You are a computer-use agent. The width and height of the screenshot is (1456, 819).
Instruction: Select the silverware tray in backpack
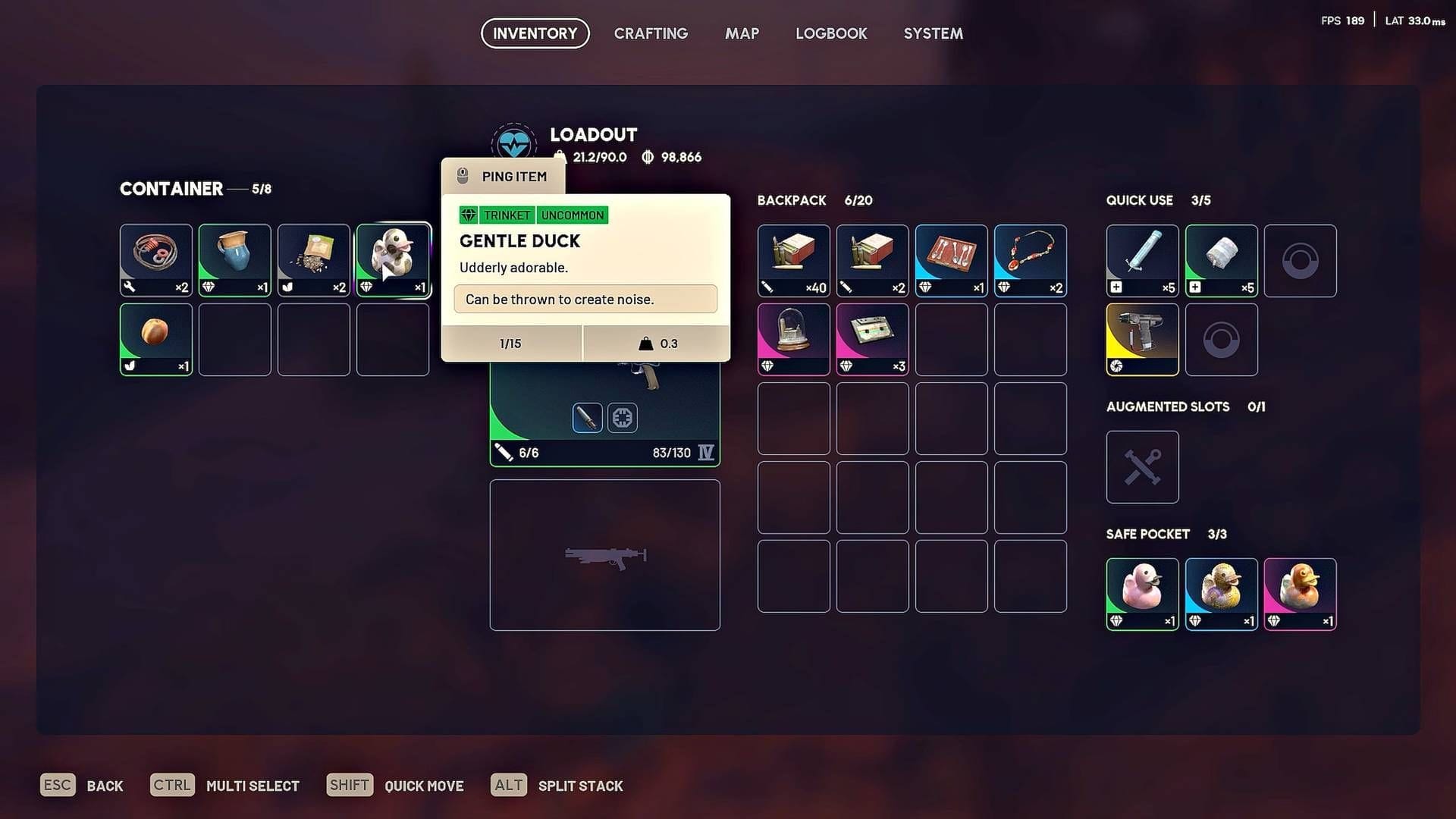951,259
